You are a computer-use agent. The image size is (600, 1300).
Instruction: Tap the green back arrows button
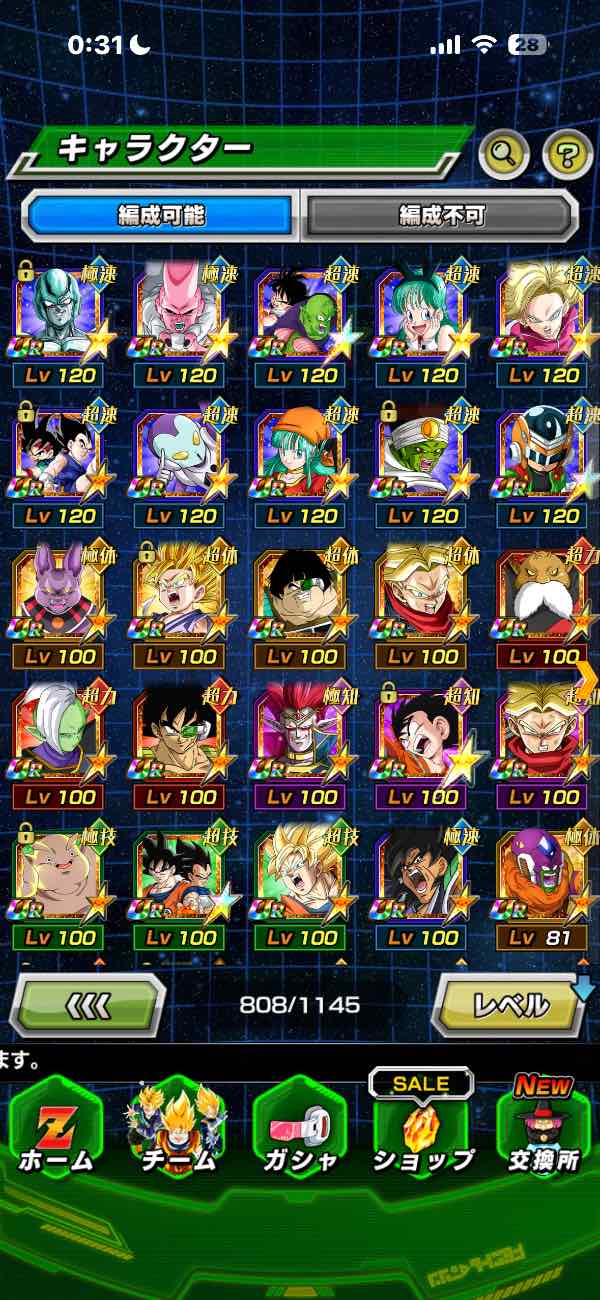(x=88, y=1004)
